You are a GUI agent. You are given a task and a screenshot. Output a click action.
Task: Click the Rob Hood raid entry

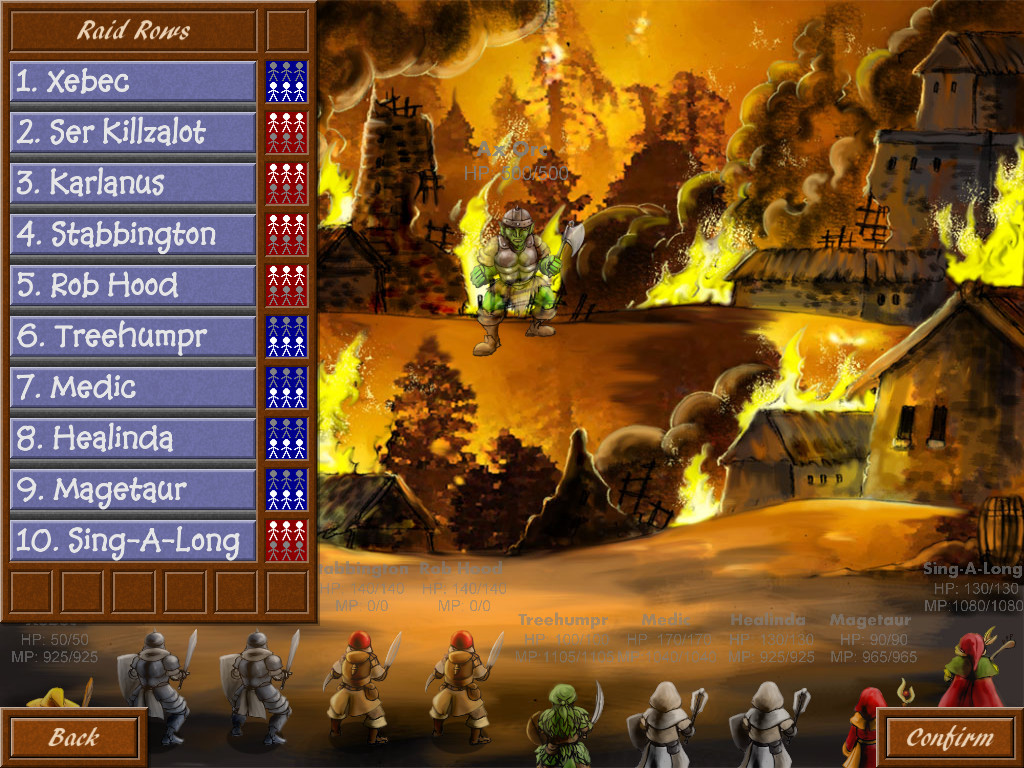[x=133, y=286]
